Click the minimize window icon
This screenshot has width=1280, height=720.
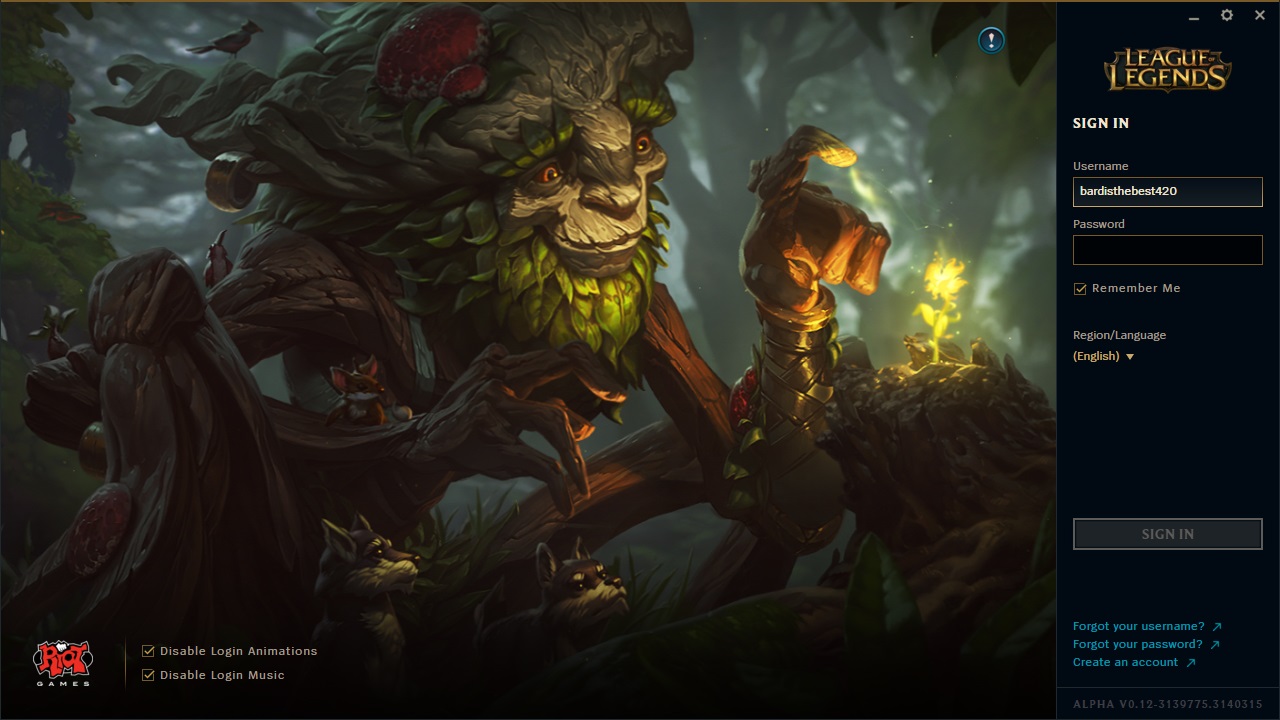coord(1193,17)
